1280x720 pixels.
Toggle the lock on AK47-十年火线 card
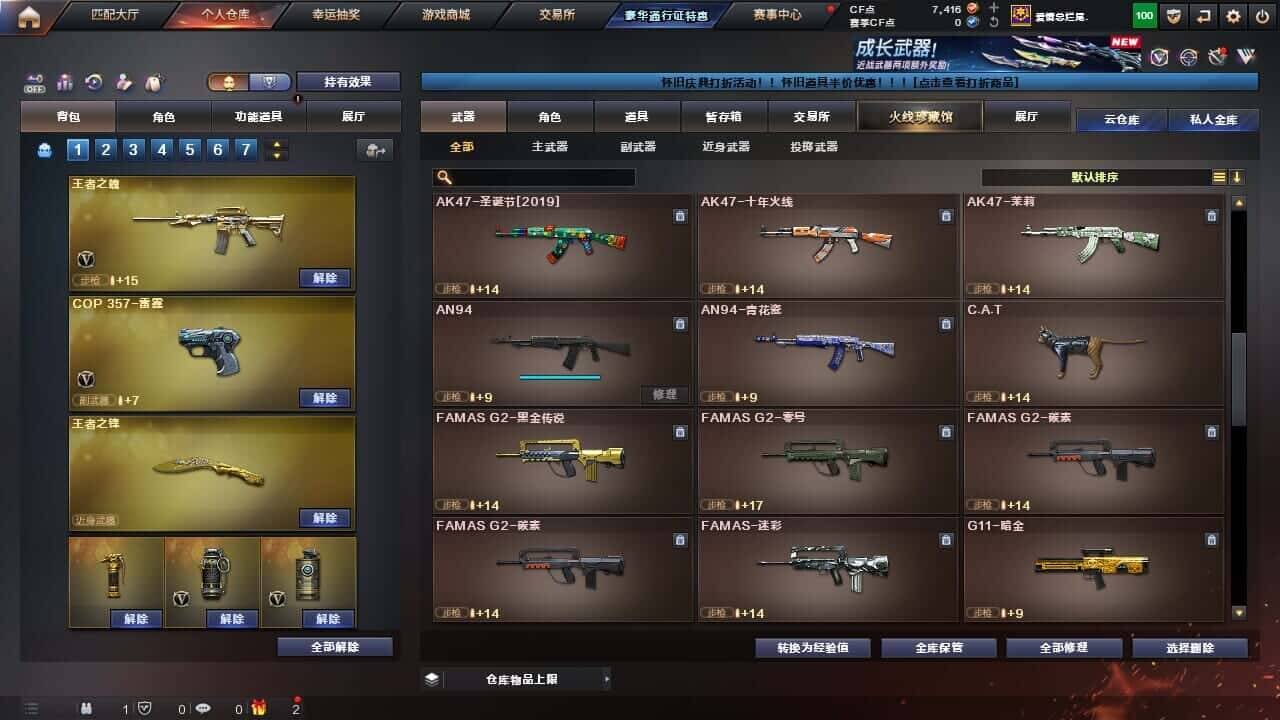click(945, 215)
